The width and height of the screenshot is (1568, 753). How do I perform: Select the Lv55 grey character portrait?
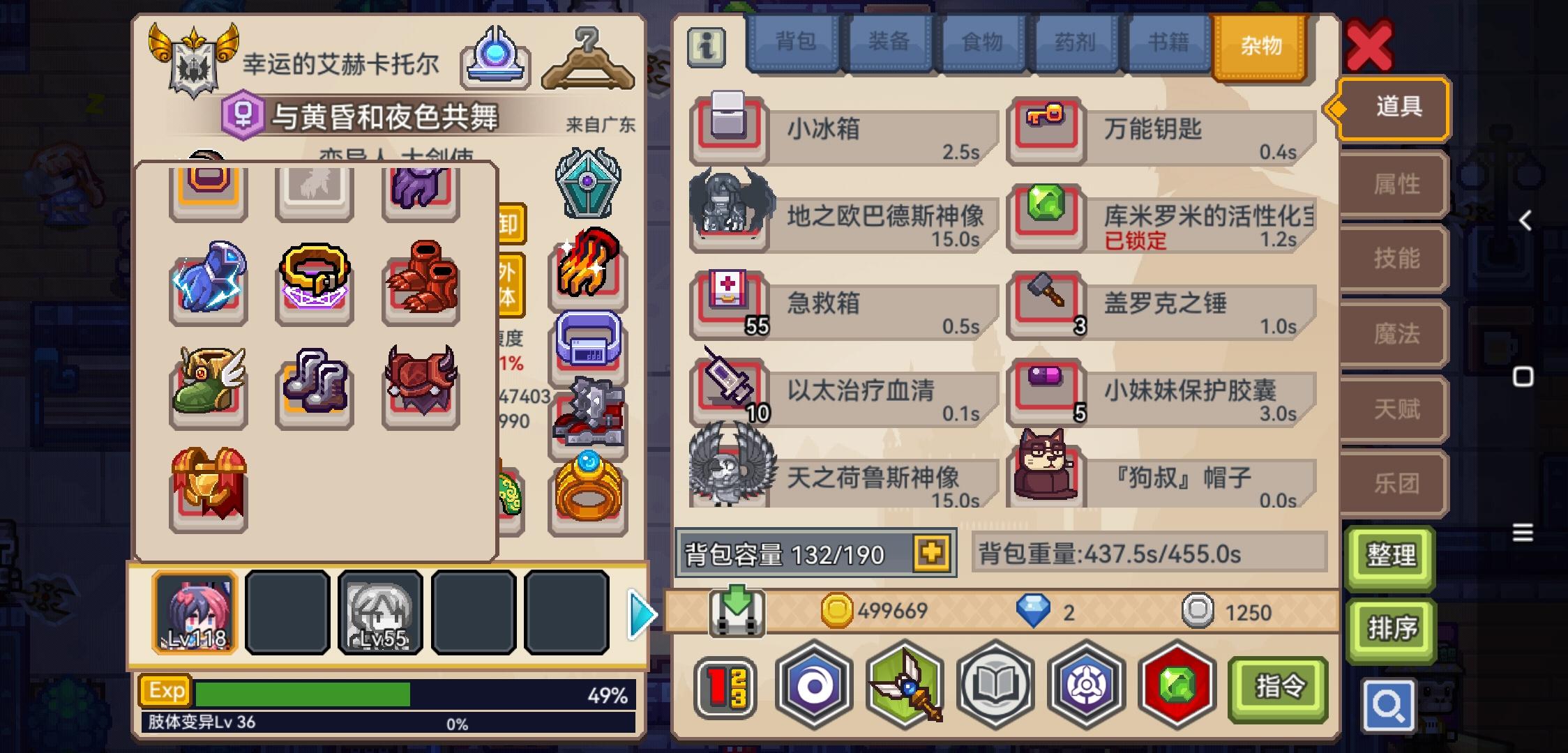[x=380, y=612]
